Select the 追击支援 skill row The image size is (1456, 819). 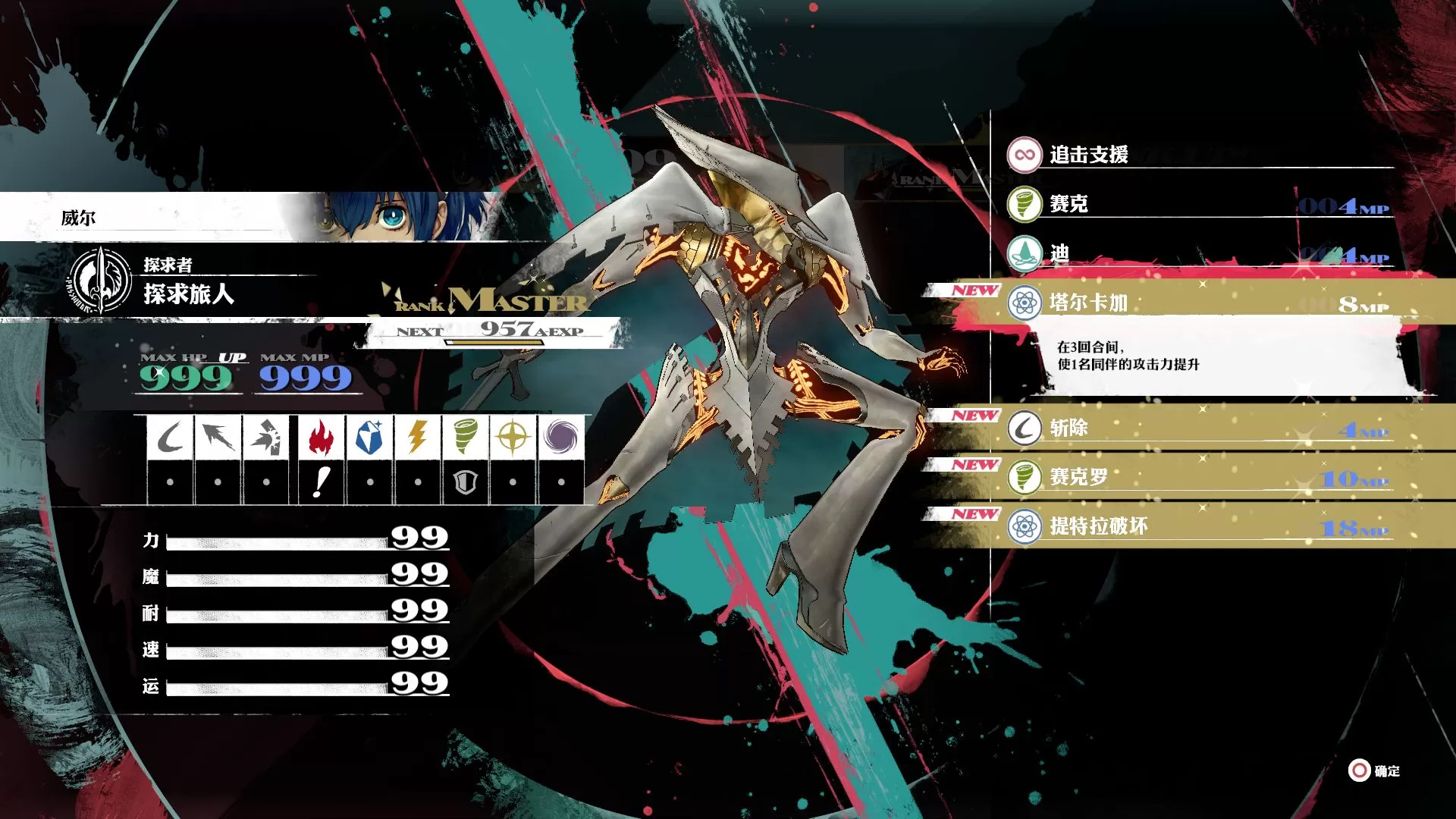1198,155
